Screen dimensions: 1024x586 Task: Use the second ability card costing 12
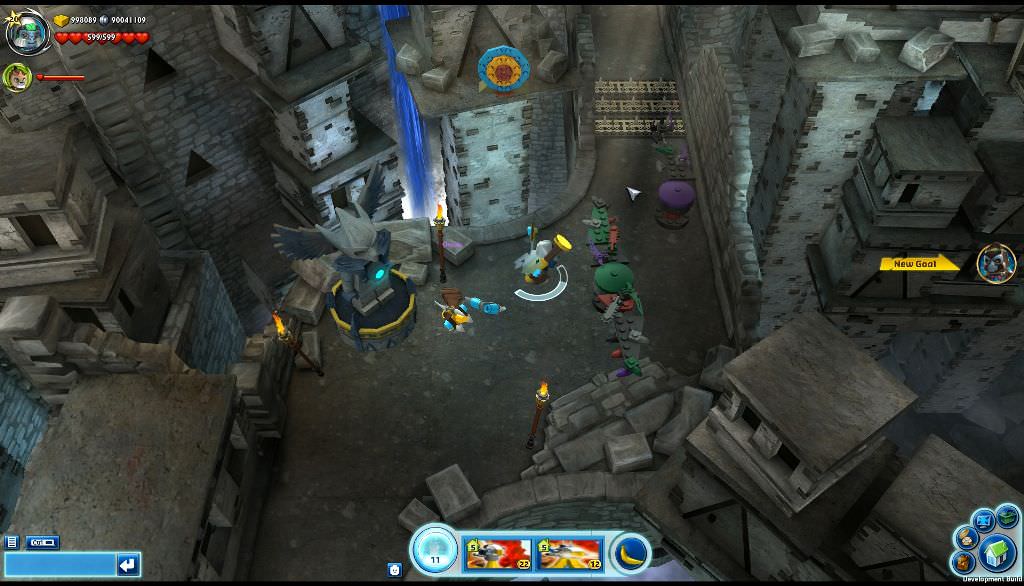568,553
